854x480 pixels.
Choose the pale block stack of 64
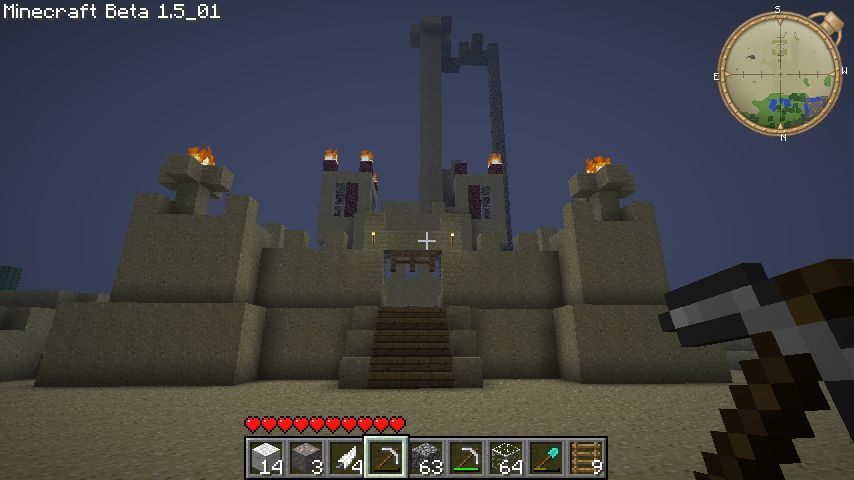505,458
